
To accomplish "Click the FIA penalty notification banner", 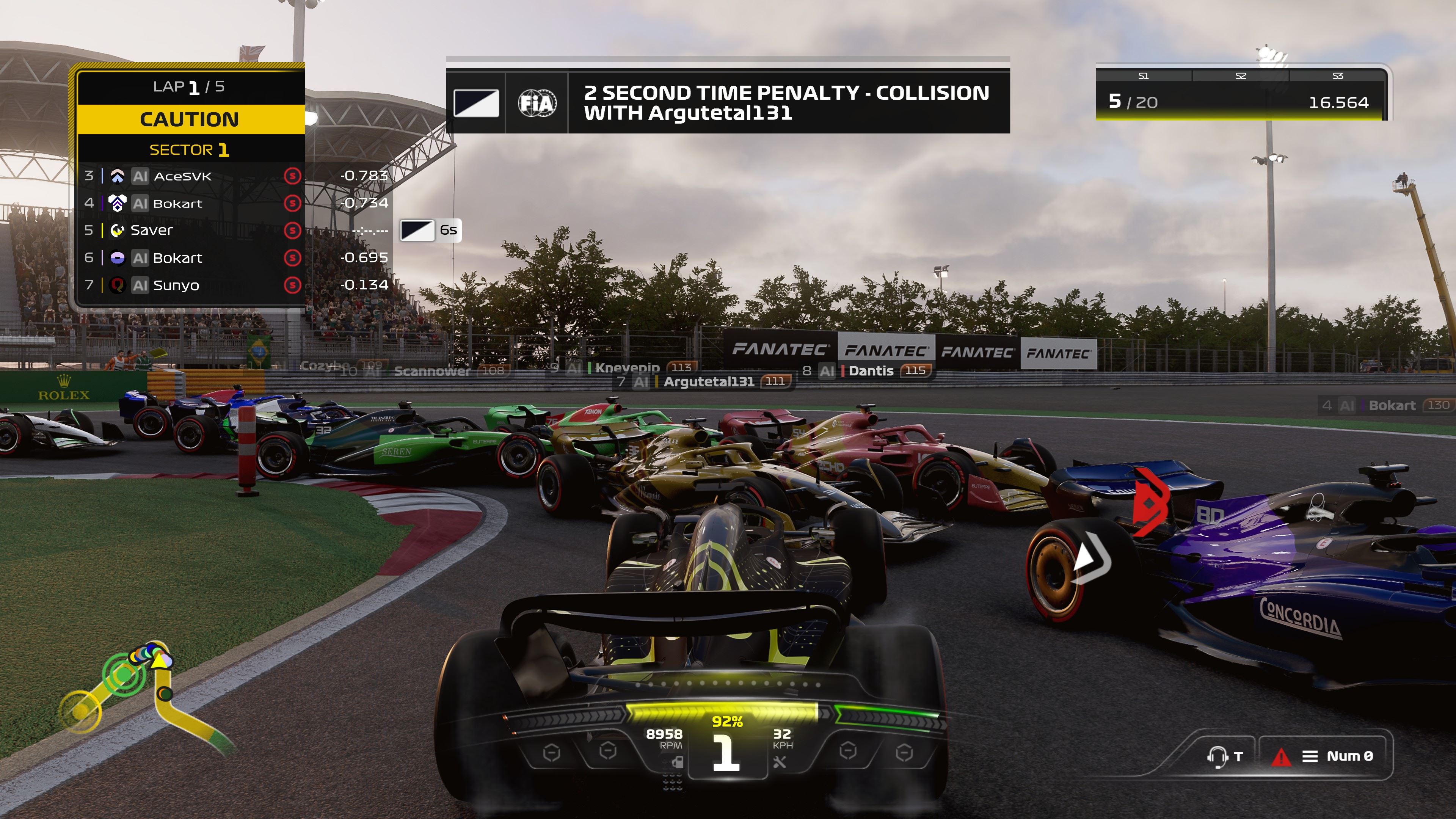I will [728, 102].
